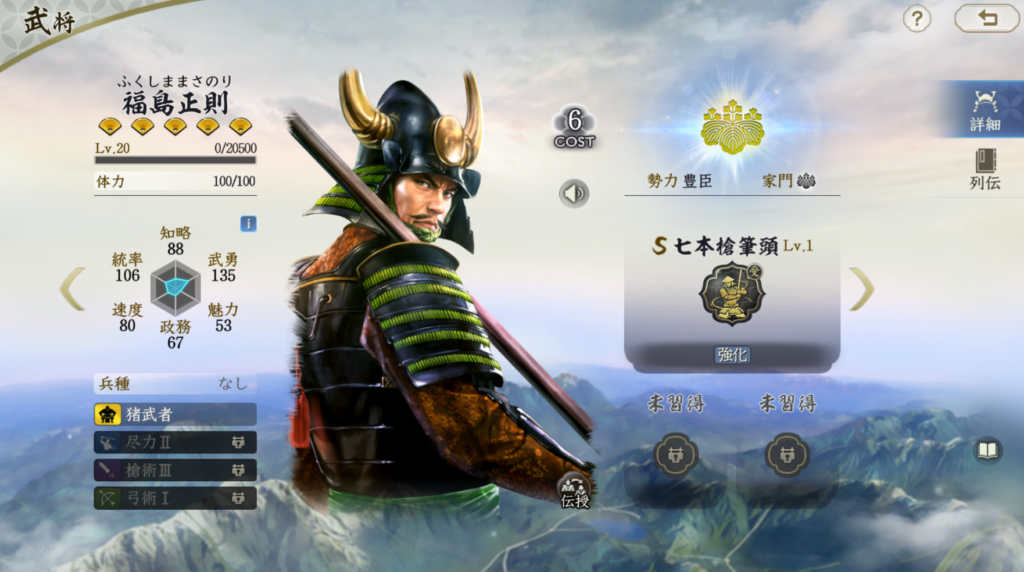This screenshot has width=1024, height=572.
Task: Select the 槍術Ⅲ skill row
Action: pos(175,470)
